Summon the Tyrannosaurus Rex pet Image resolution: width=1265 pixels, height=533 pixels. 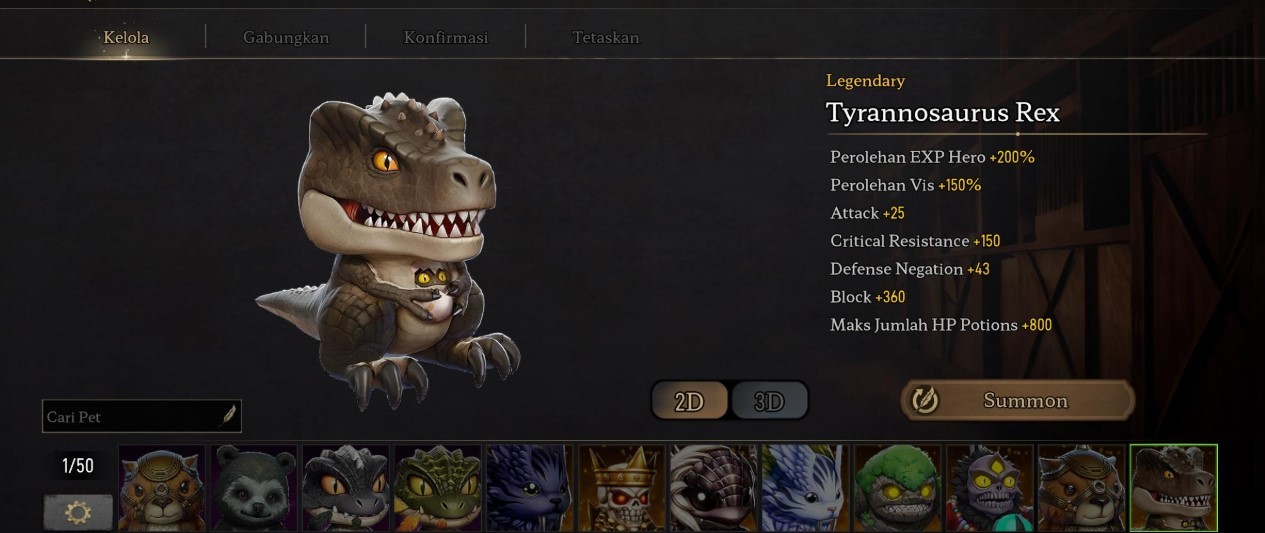coord(1018,401)
